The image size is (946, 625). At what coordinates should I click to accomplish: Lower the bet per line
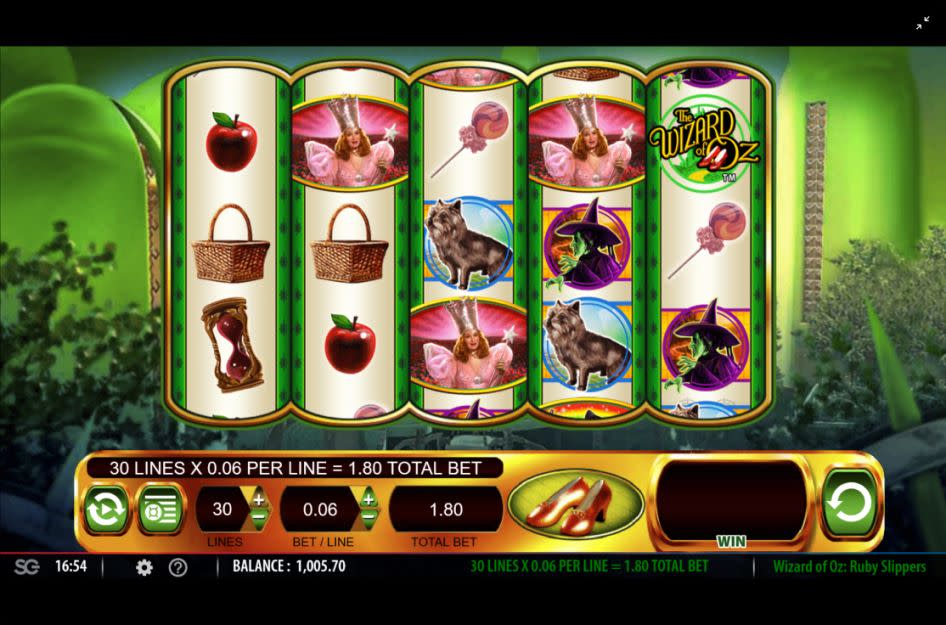[x=368, y=519]
